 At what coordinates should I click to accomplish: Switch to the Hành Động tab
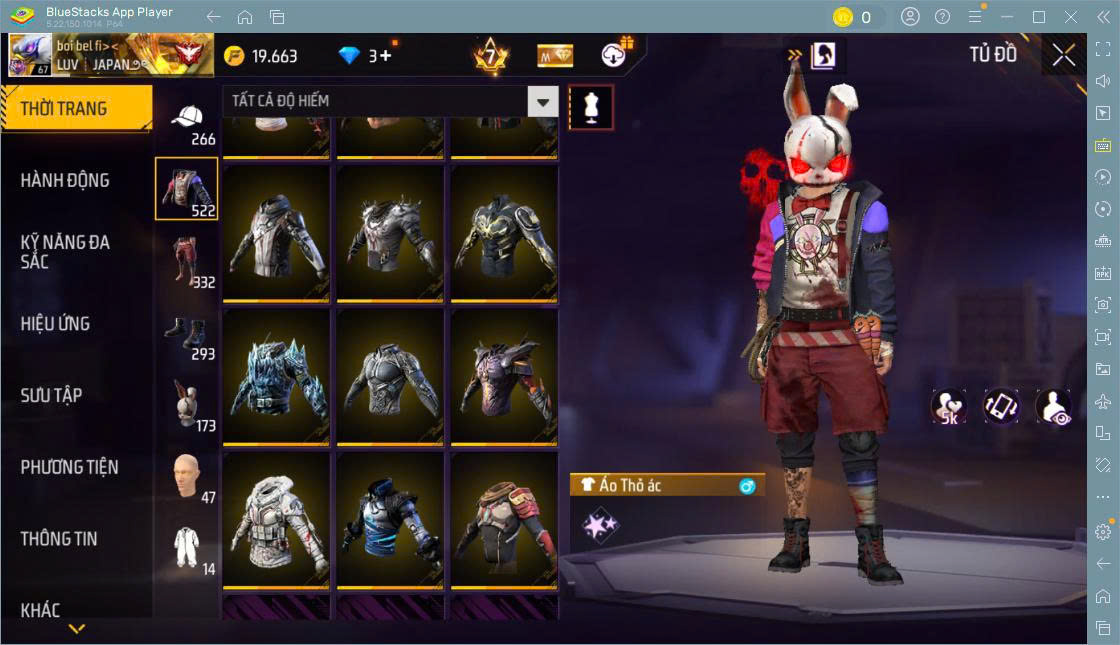(x=66, y=181)
